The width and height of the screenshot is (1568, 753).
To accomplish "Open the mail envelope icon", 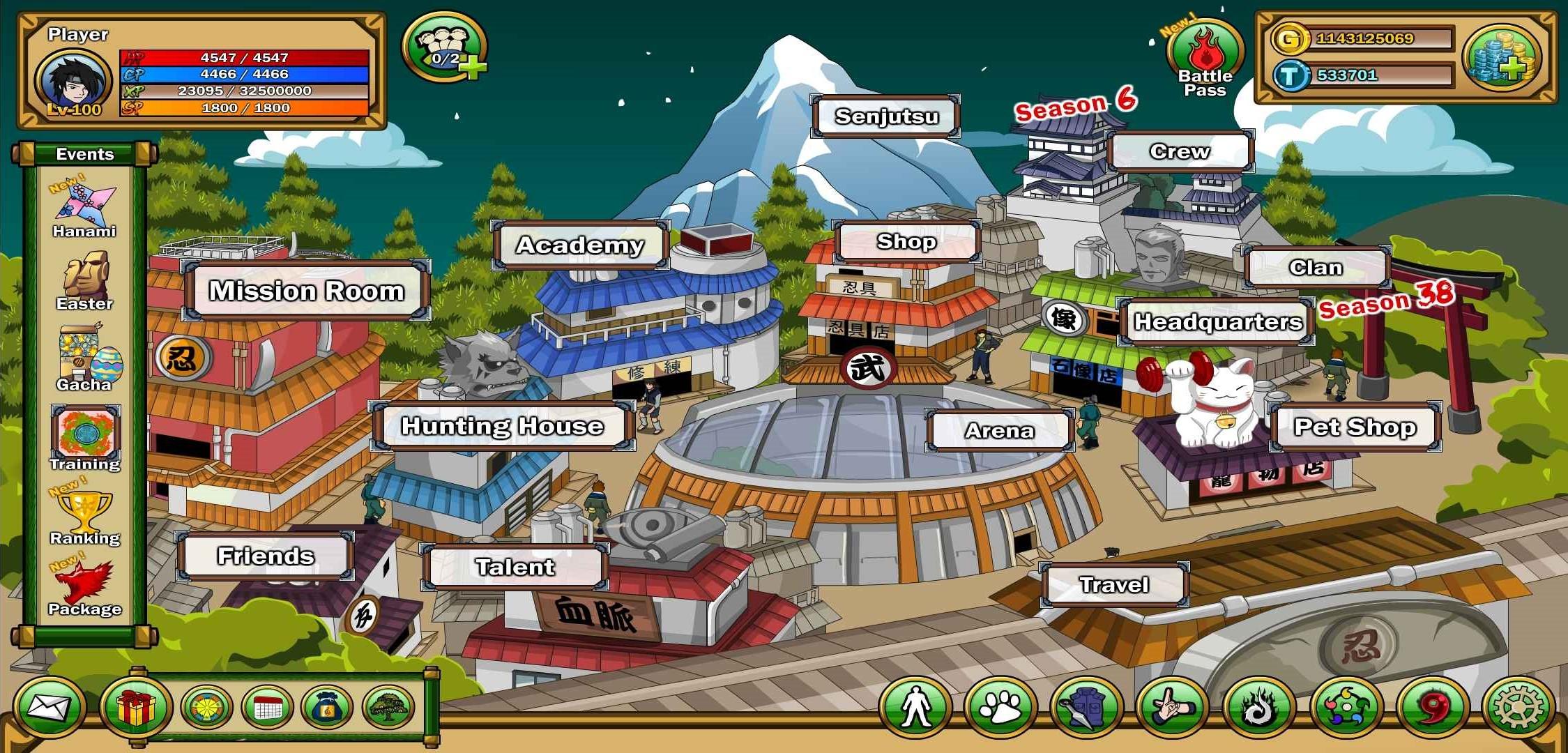I will click(49, 708).
